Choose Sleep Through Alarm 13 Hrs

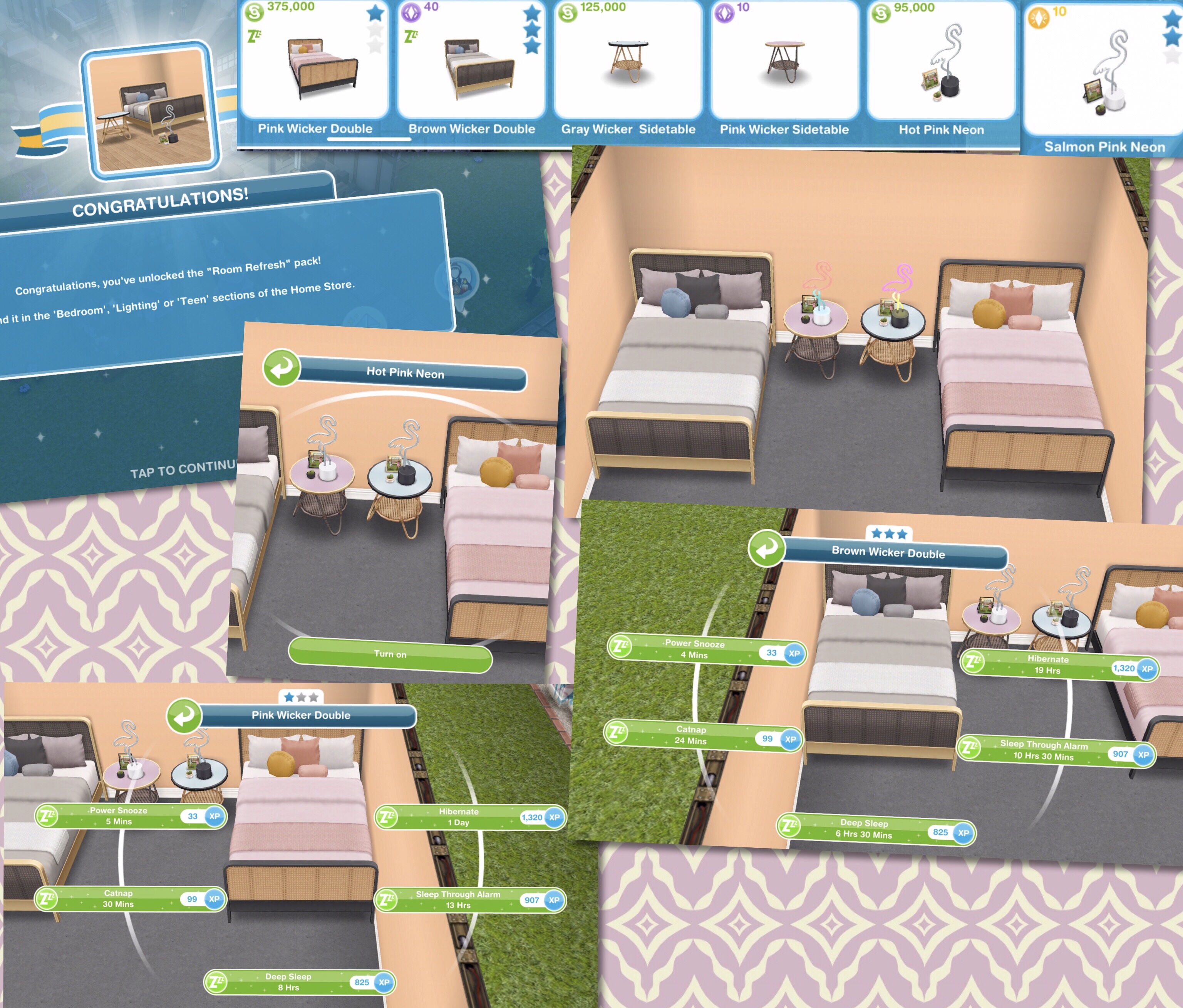point(470,900)
